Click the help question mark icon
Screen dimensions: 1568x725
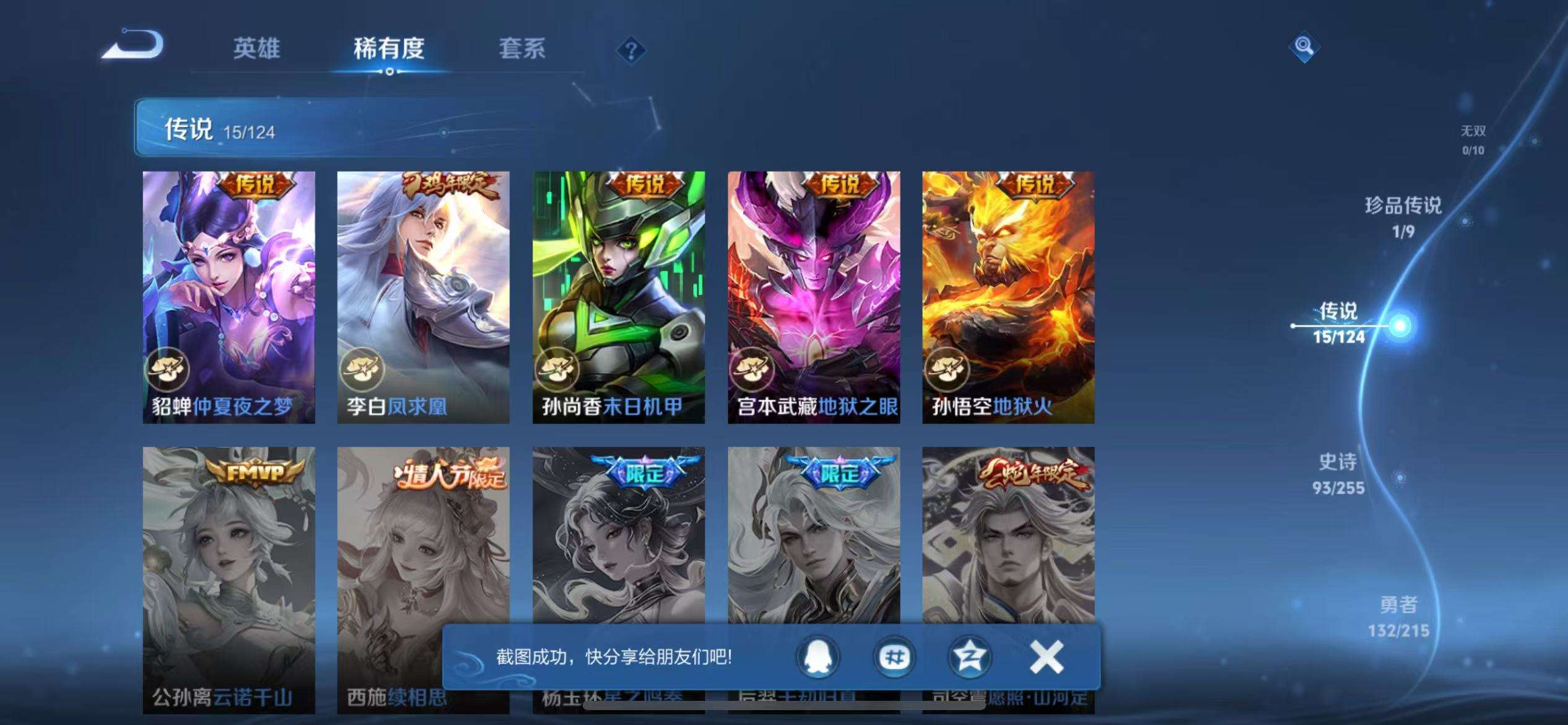coord(631,51)
